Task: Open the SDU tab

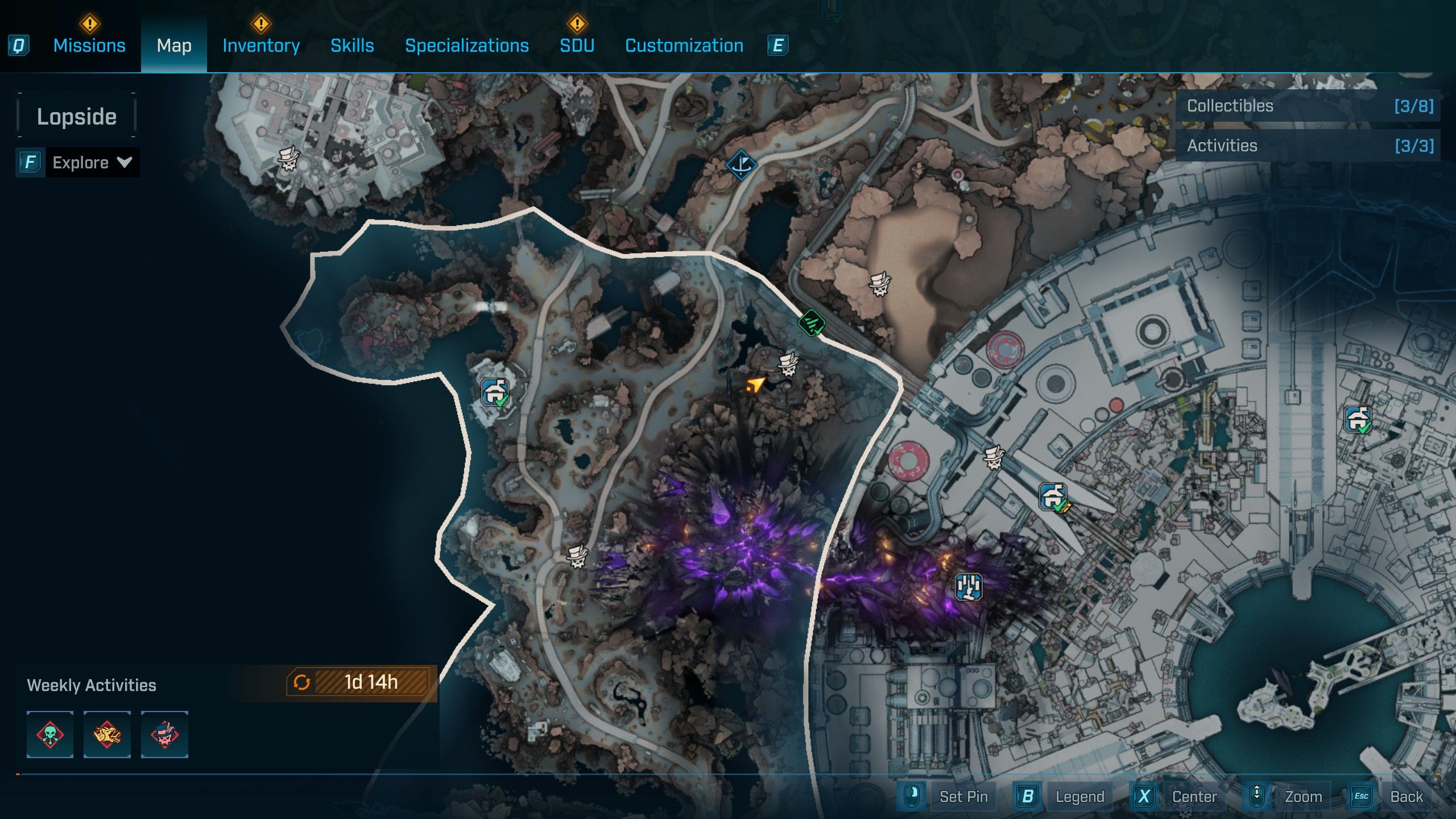Action: 577,45
